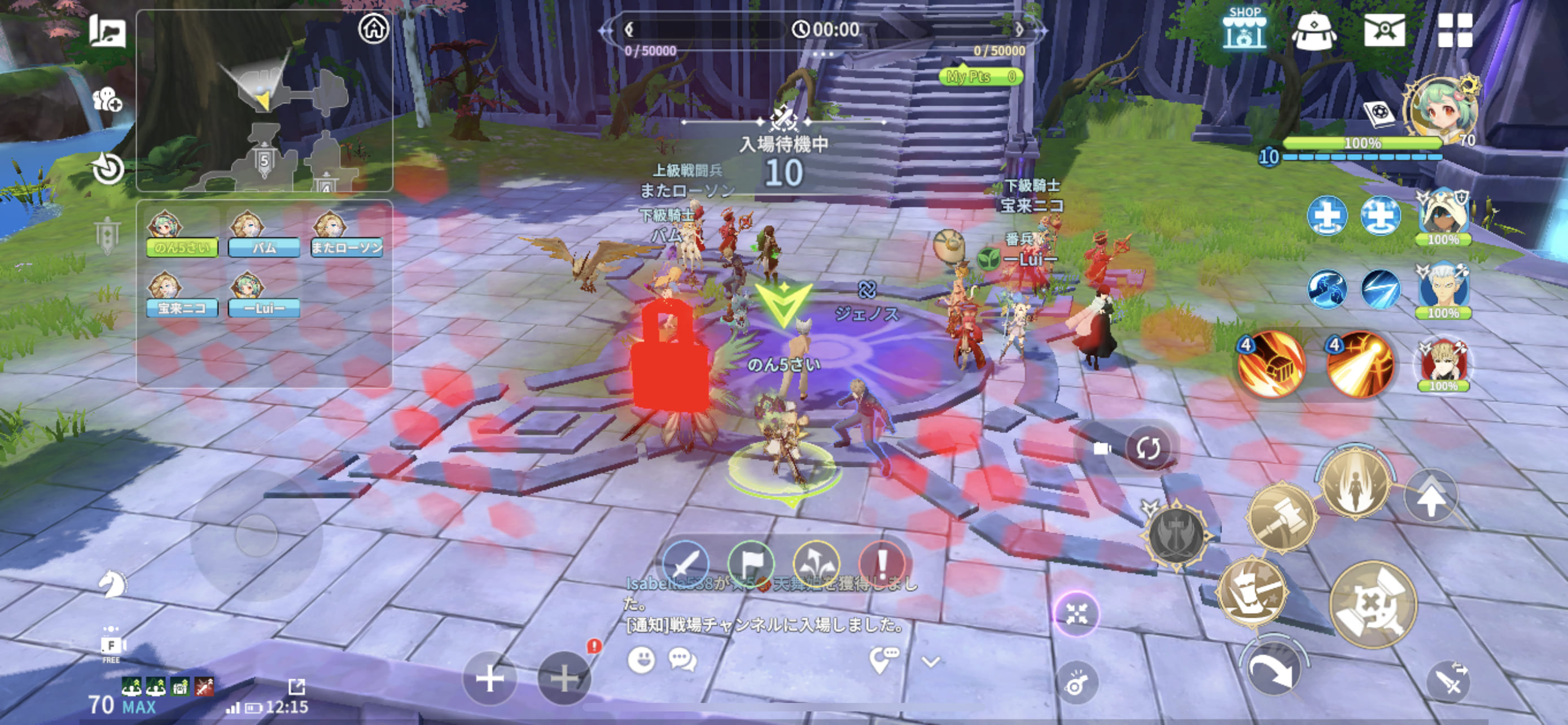Open the chat speech-bubble button
The image size is (1568, 725).
click(682, 660)
